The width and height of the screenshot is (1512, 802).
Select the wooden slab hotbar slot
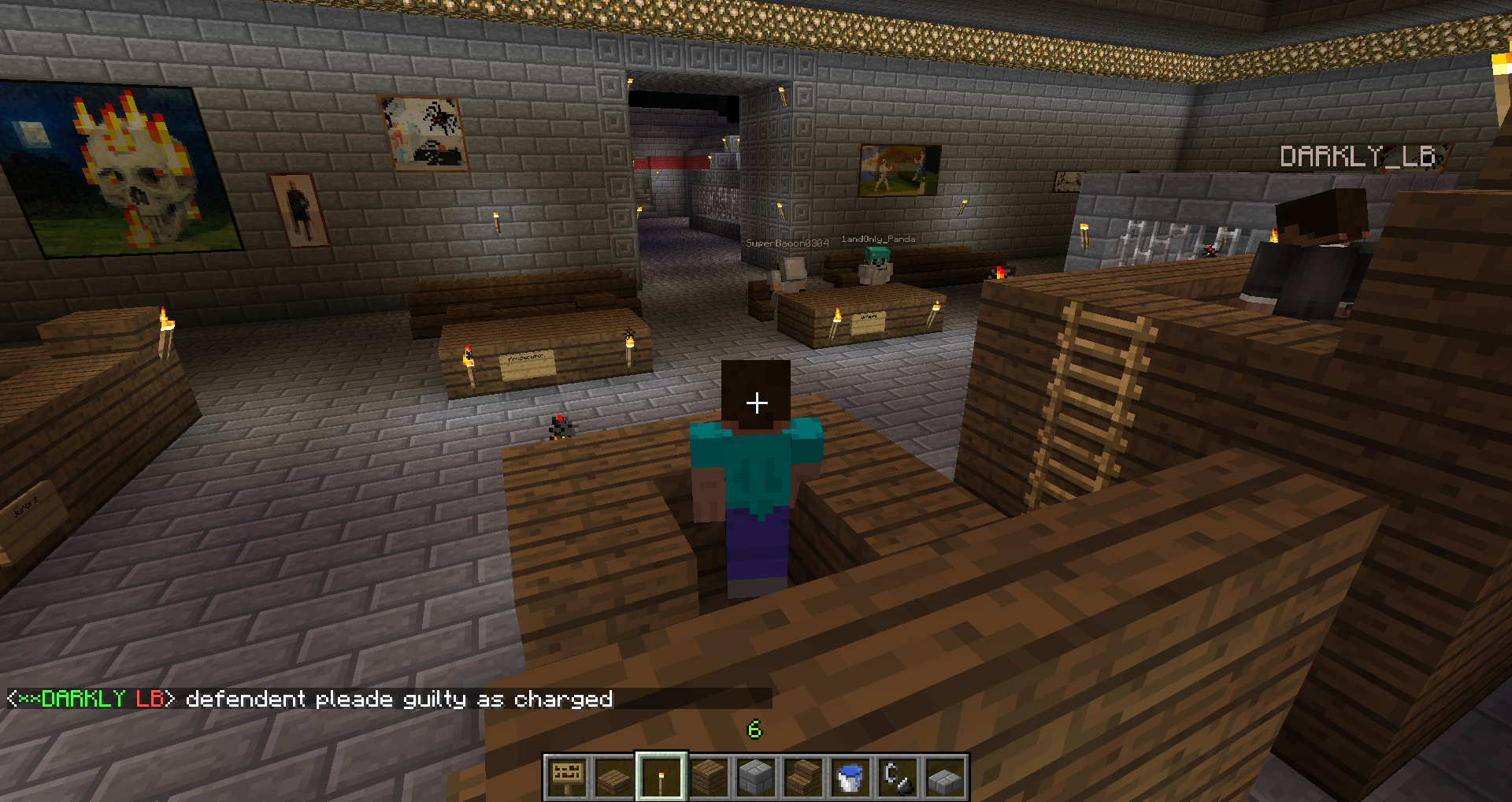[614, 777]
